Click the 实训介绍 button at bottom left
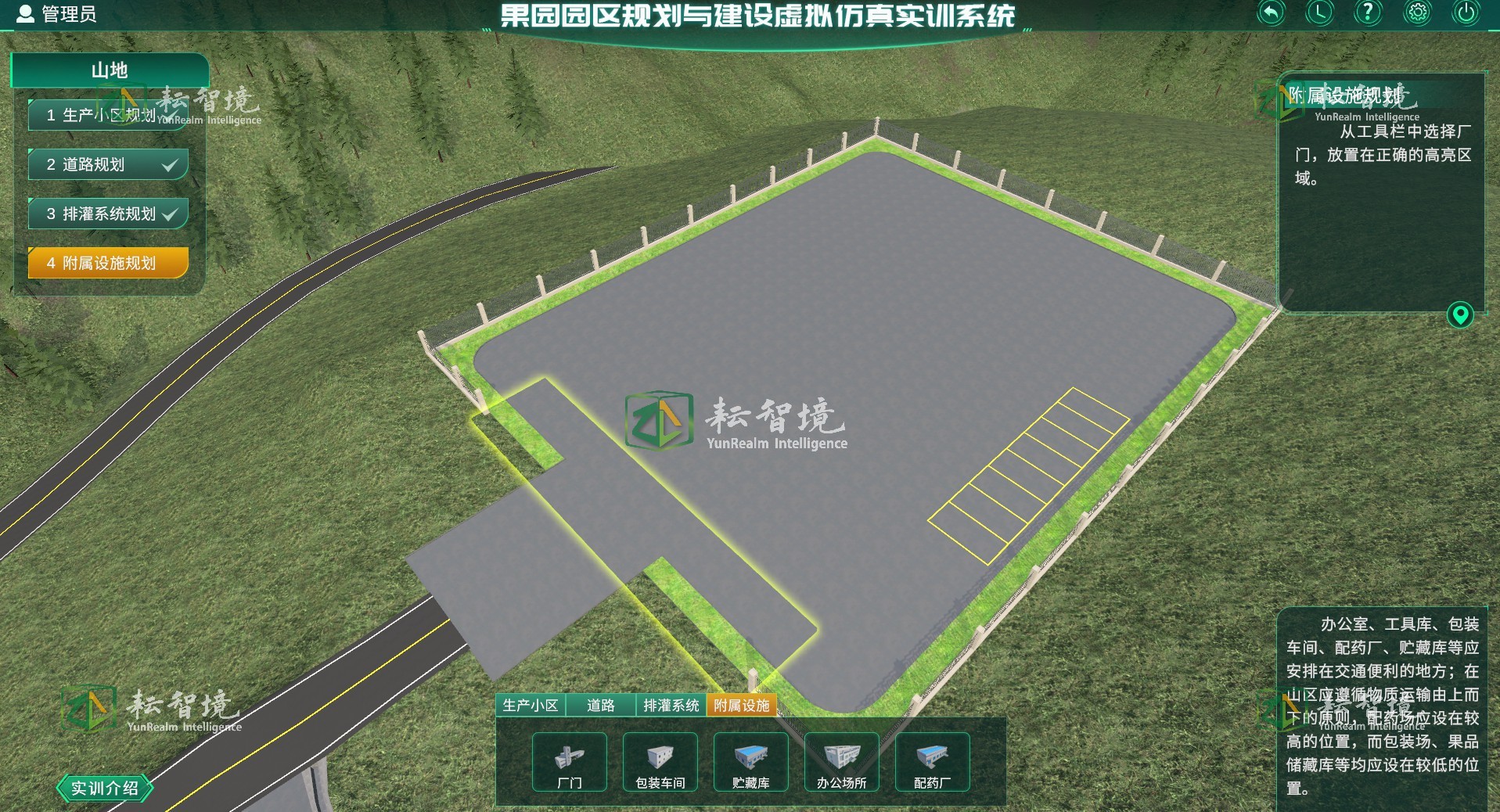The width and height of the screenshot is (1500, 812). [104, 789]
